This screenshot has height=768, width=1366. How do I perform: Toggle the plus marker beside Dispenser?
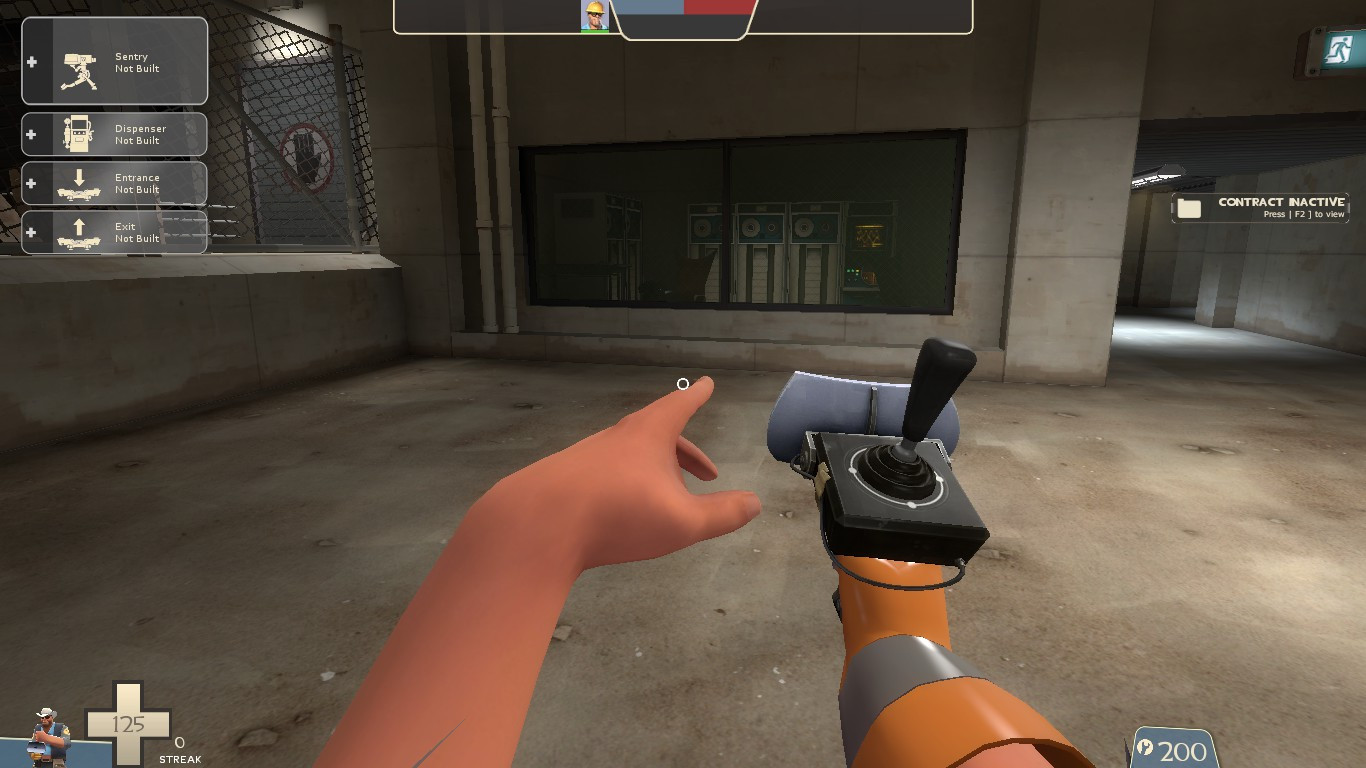[x=32, y=134]
